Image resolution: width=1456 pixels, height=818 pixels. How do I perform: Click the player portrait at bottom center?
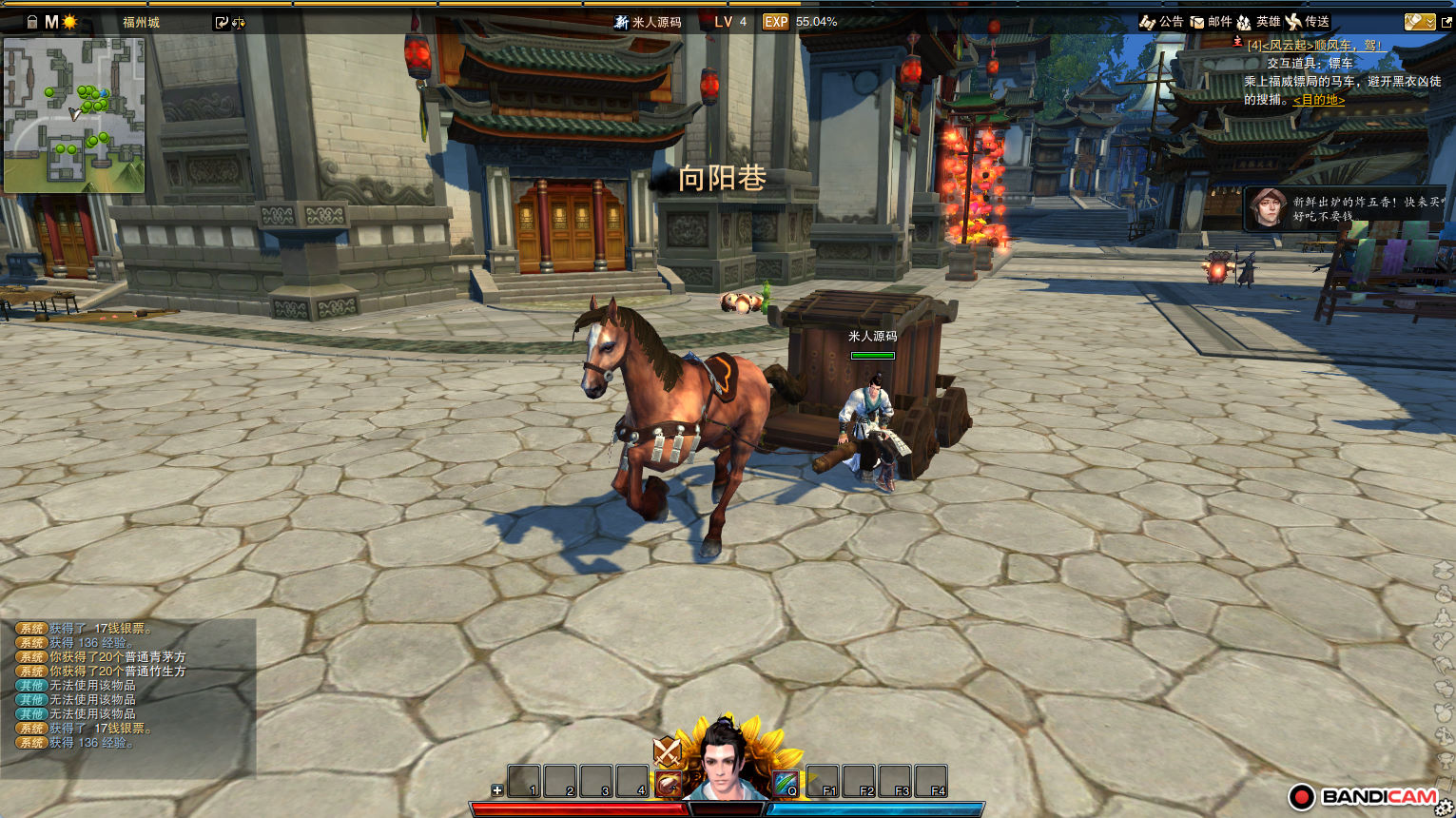pyautogui.click(x=728, y=761)
